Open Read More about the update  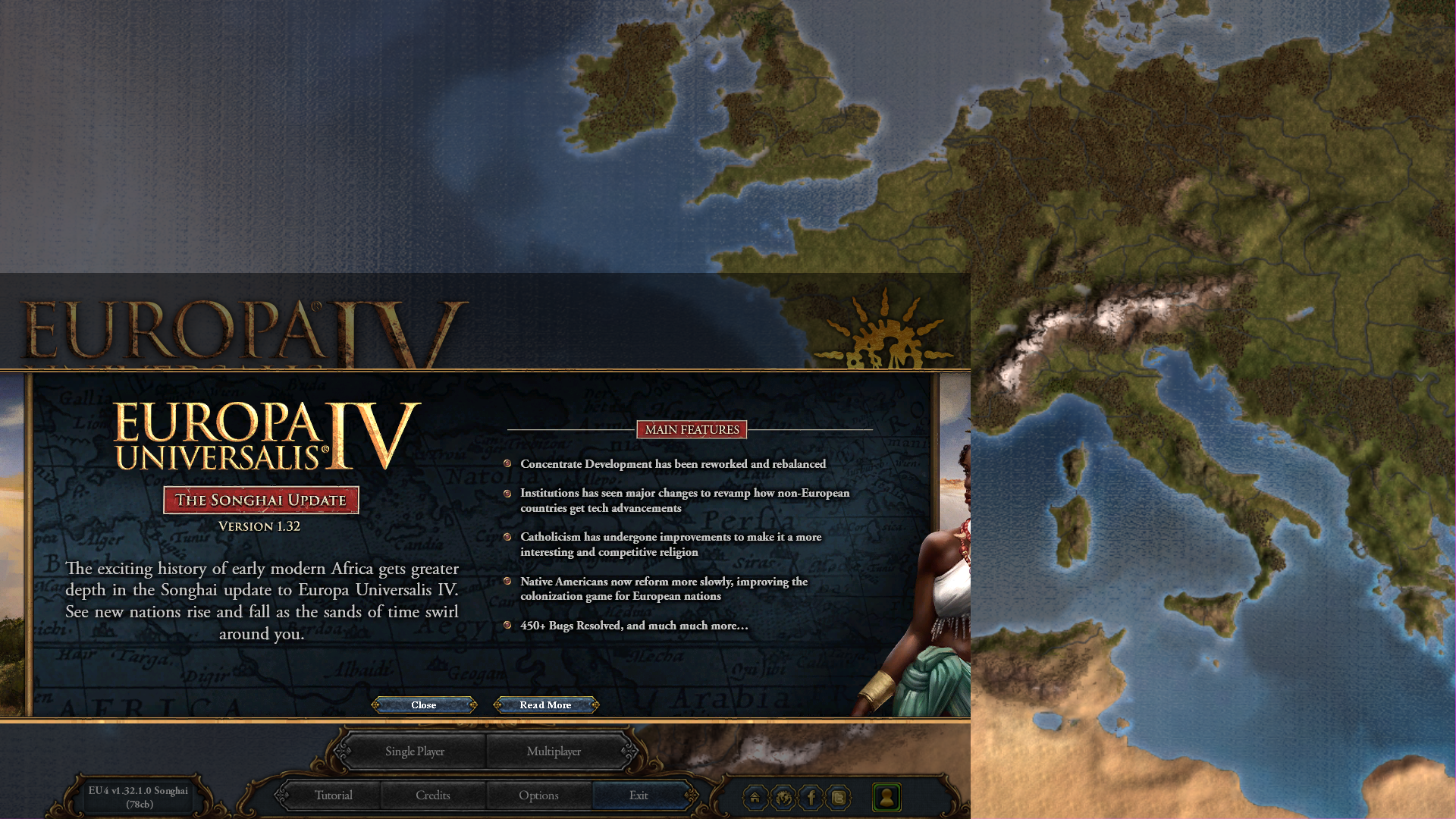click(544, 704)
